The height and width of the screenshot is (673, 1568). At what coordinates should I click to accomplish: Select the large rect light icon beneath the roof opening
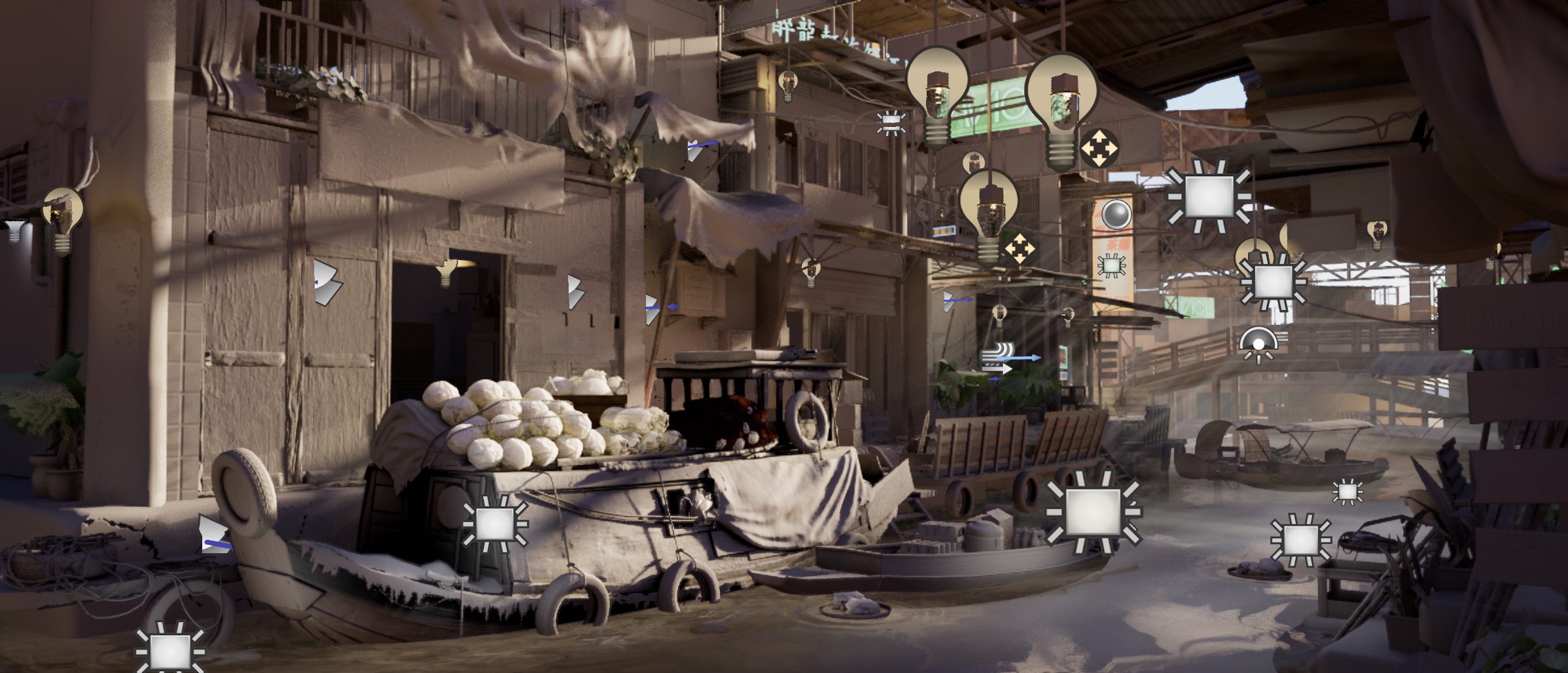click(x=1209, y=196)
